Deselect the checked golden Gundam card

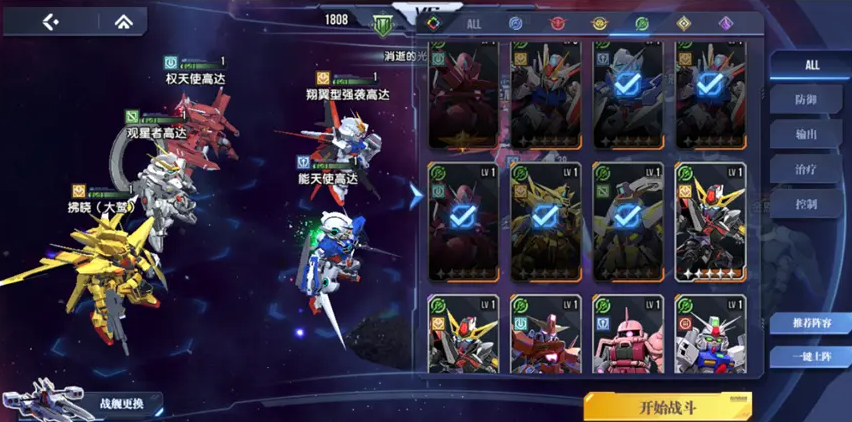[545, 221]
